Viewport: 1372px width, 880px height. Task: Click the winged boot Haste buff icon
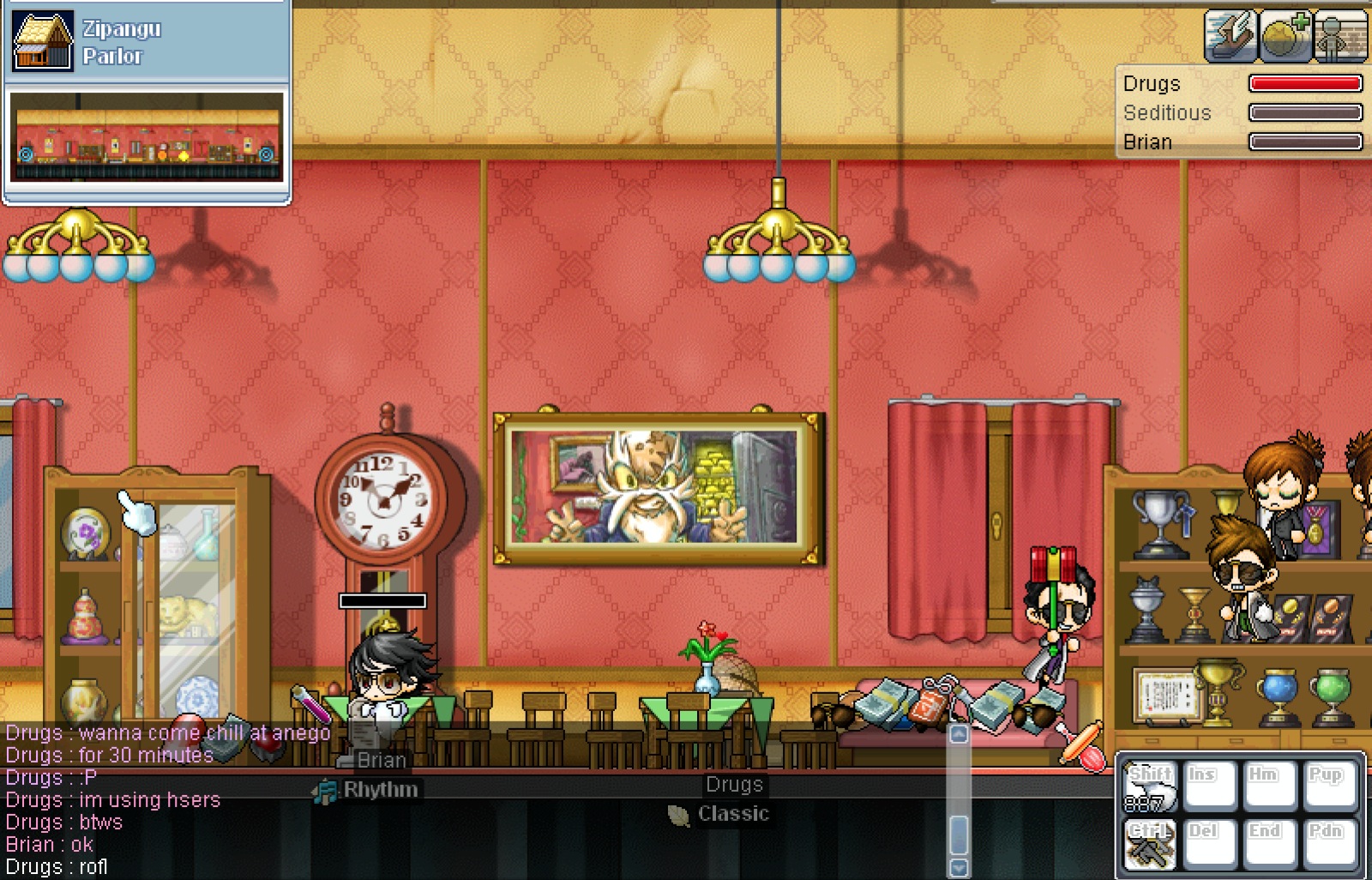(1230, 36)
